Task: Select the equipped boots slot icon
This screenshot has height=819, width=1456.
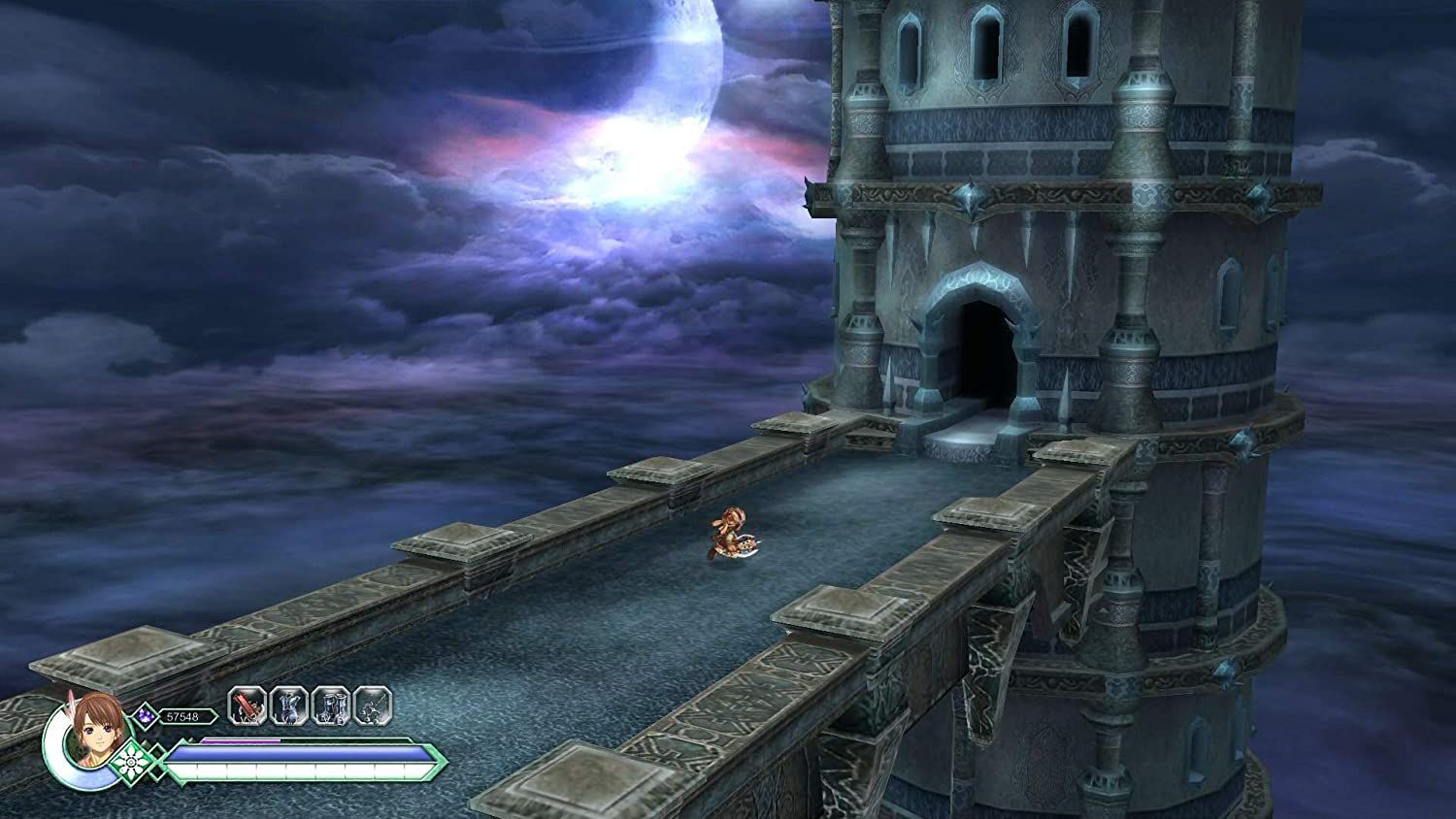Action: pyautogui.click(x=331, y=705)
